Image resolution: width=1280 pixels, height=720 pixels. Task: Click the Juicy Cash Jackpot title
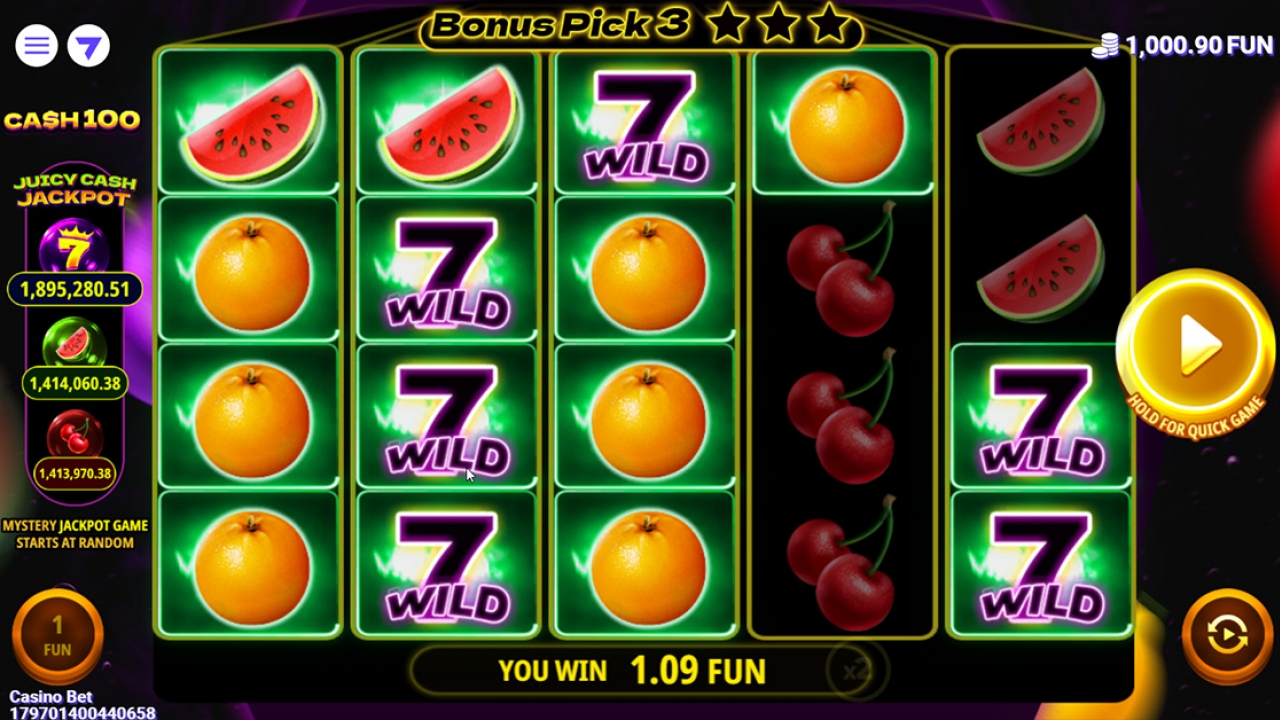[74, 186]
